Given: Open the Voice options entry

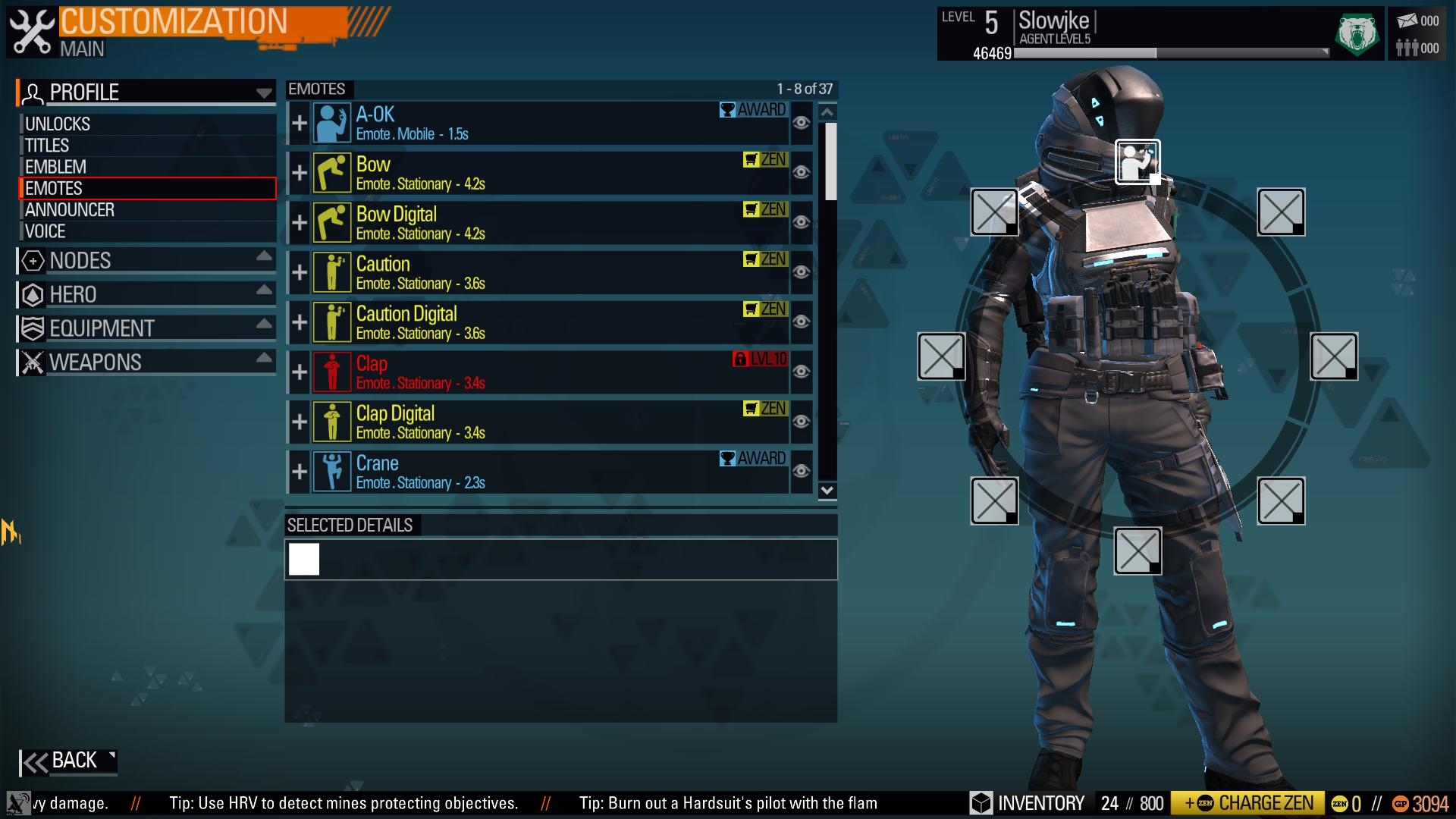Looking at the screenshot, I should click(x=45, y=231).
